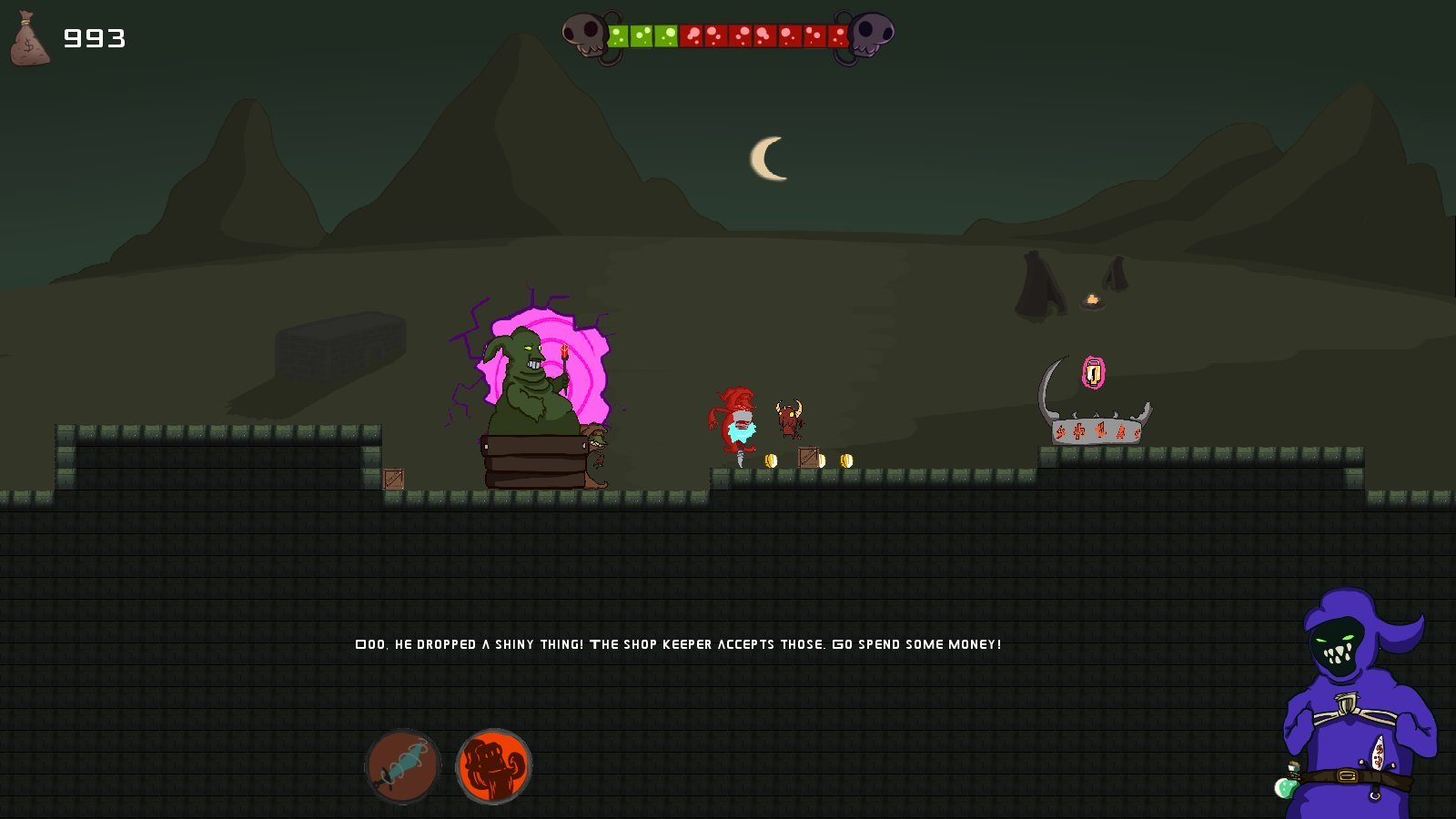Select the syringe dagger ability icon

click(403, 765)
